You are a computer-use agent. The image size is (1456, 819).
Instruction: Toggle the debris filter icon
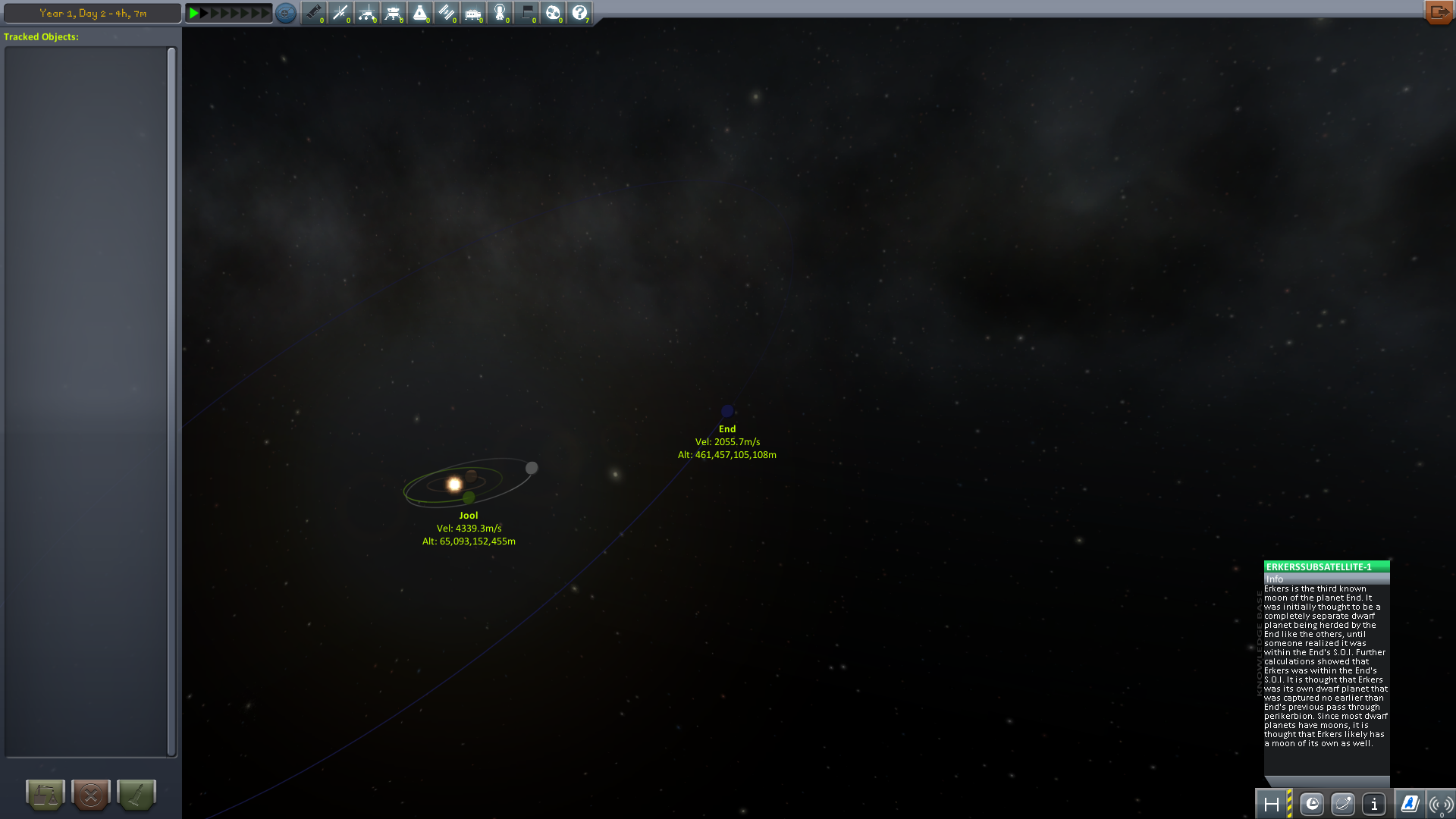[x=314, y=13]
